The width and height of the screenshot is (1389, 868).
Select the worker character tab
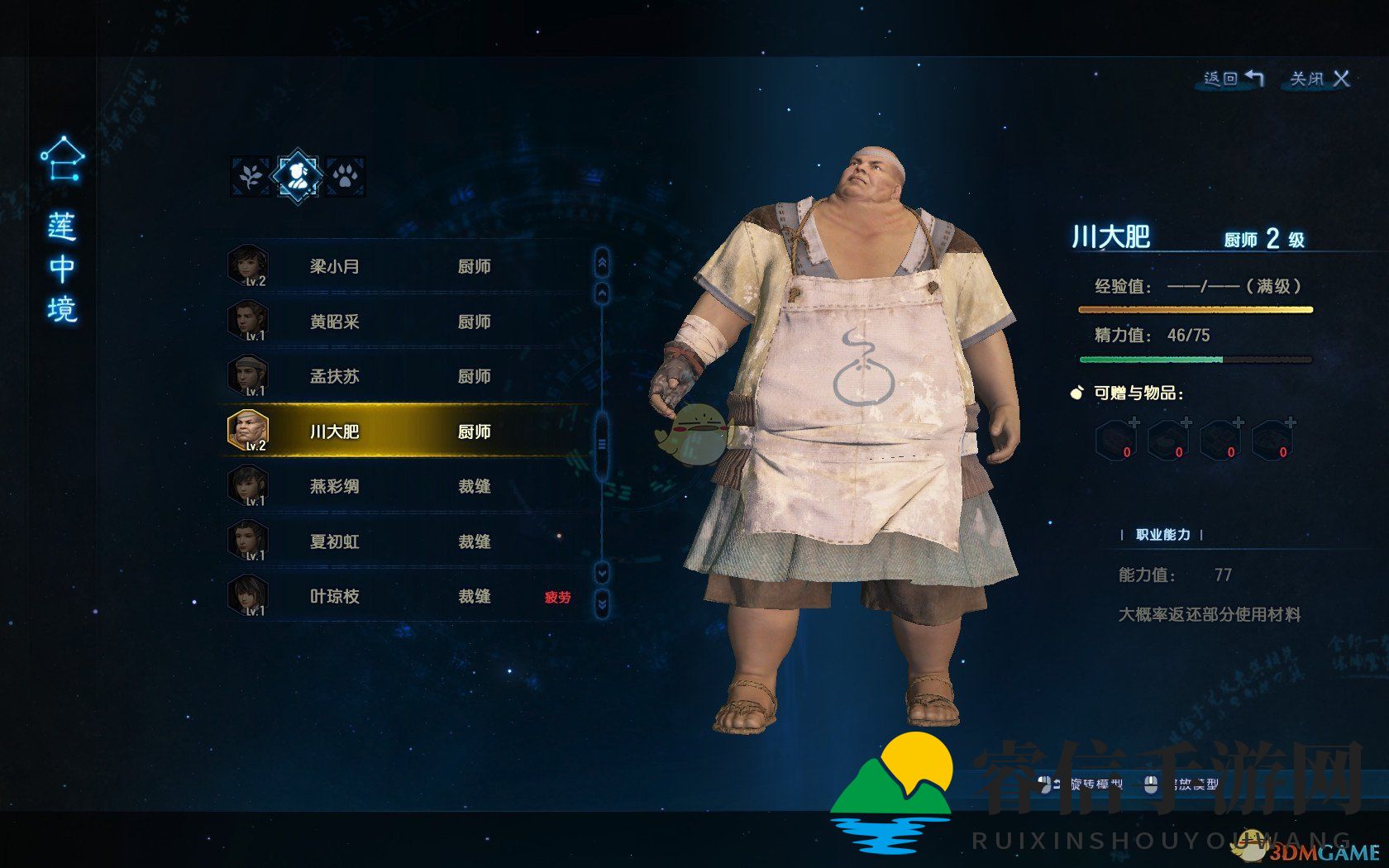coord(298,175)
